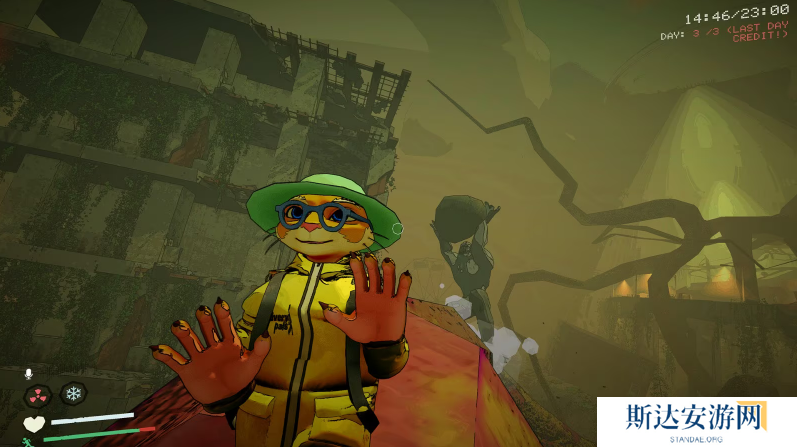Image resolution: width=797 pixels, height=447 pixels.
Task: Click the microphone voice chat icon
Action: click(x=28, y=374)
